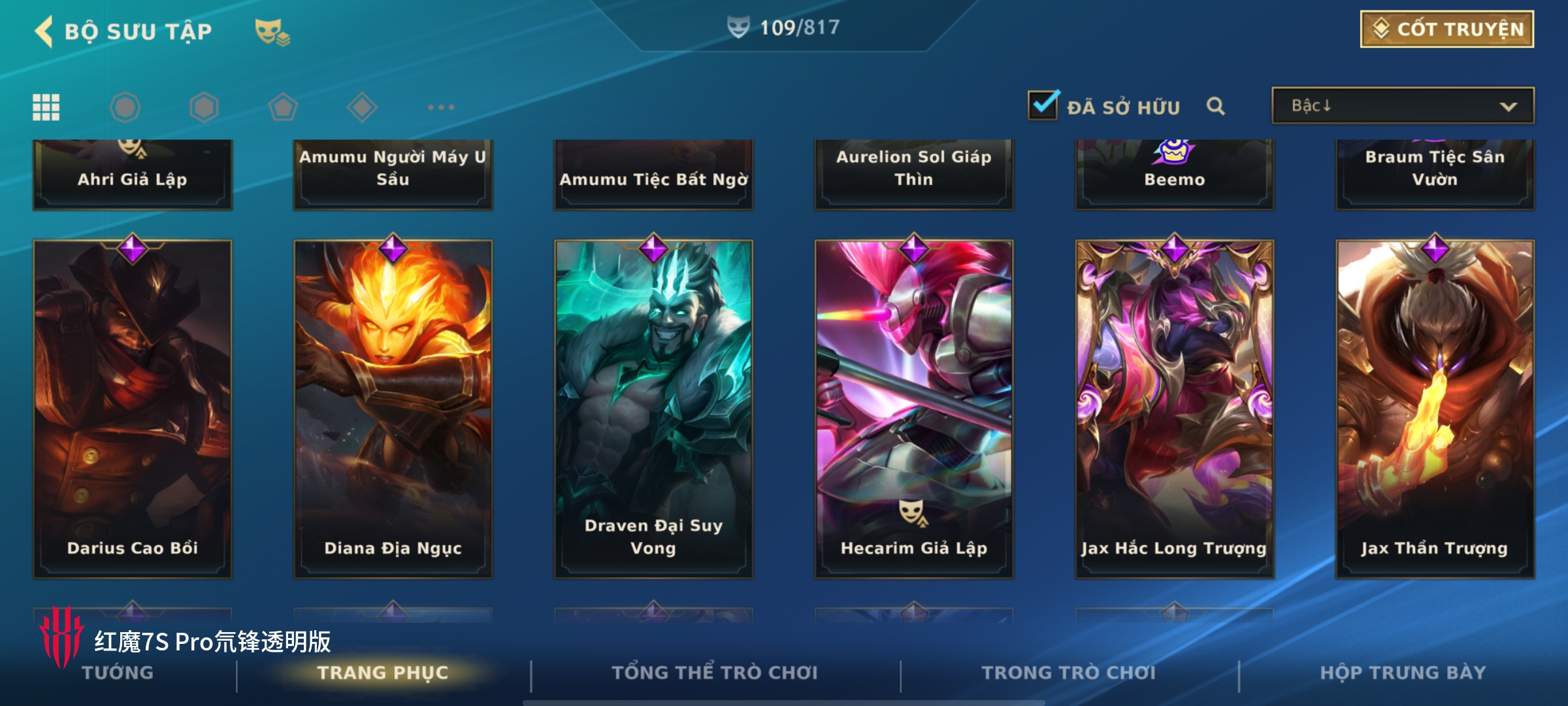Open the skin search magnifier
1568x706 pixels.
coord(1215,106)
